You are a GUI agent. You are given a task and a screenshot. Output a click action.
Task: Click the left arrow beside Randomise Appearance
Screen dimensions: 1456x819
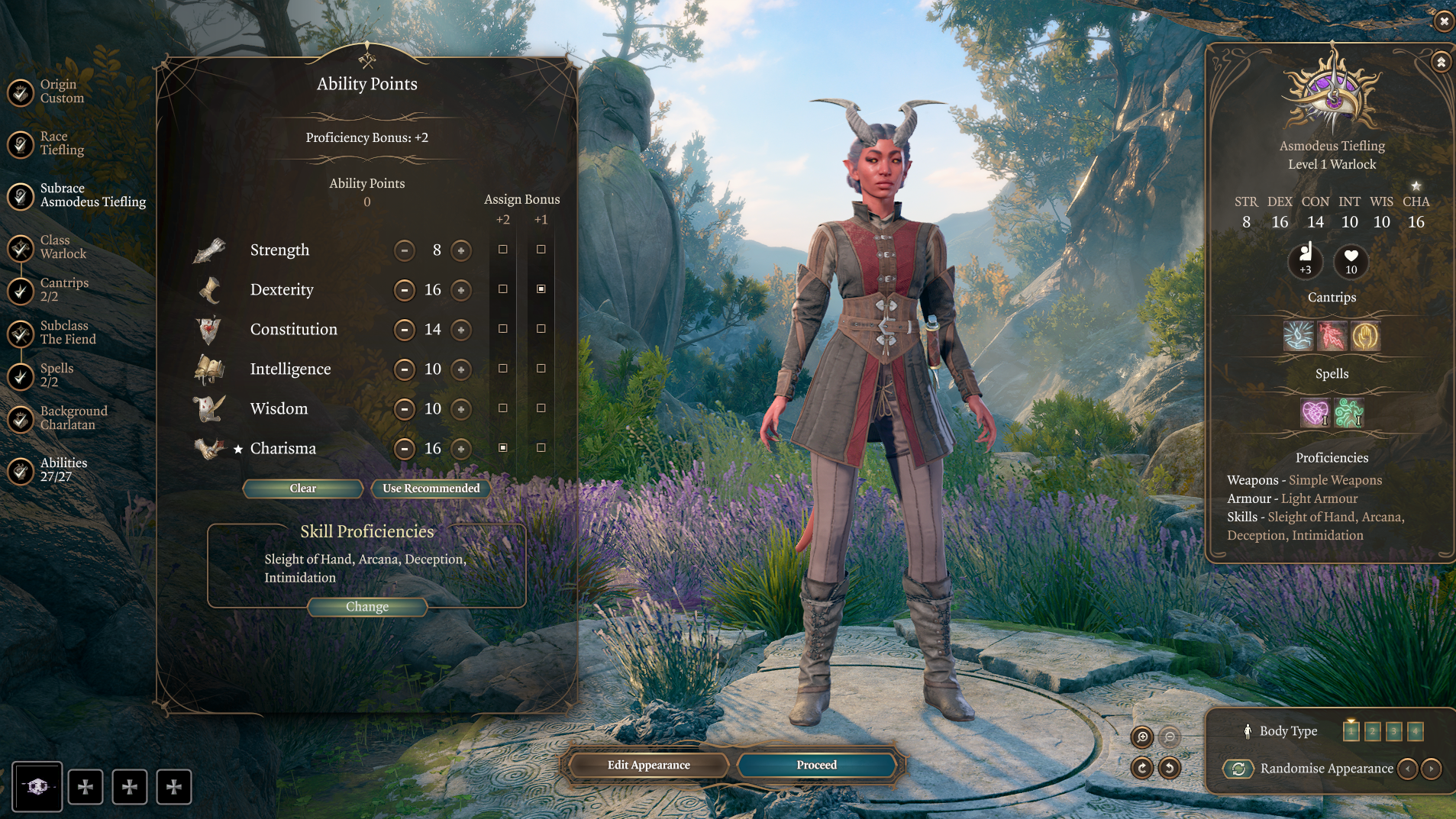1409,769
